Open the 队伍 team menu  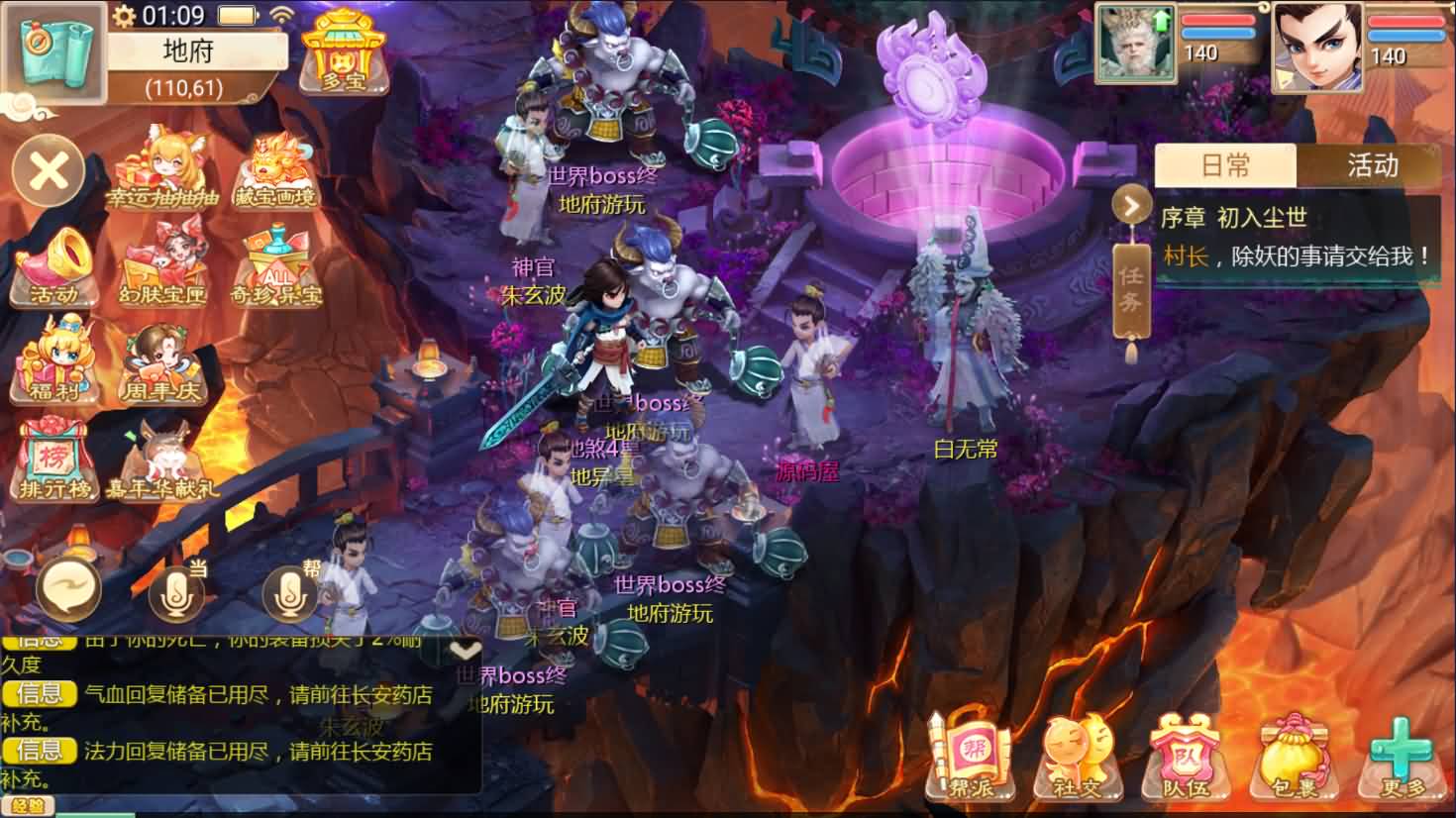pos(1186,760)
